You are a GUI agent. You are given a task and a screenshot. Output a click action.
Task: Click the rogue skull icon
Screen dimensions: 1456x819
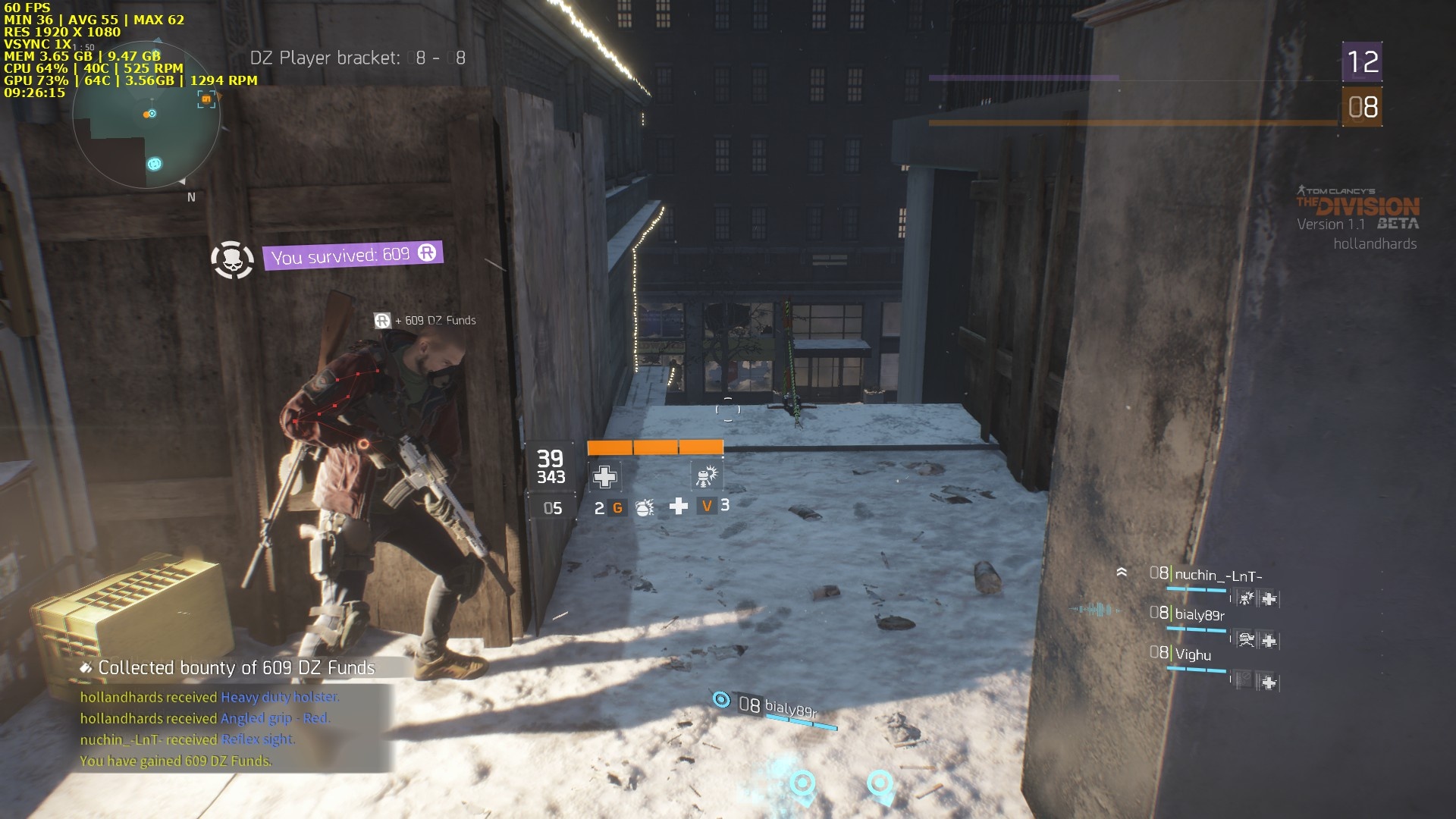(x=232, y=260)
